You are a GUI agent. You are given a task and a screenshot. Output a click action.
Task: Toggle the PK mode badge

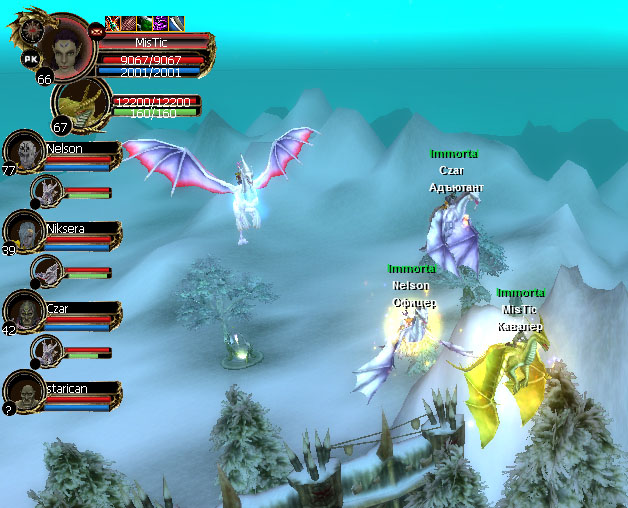tap(30, 60)
